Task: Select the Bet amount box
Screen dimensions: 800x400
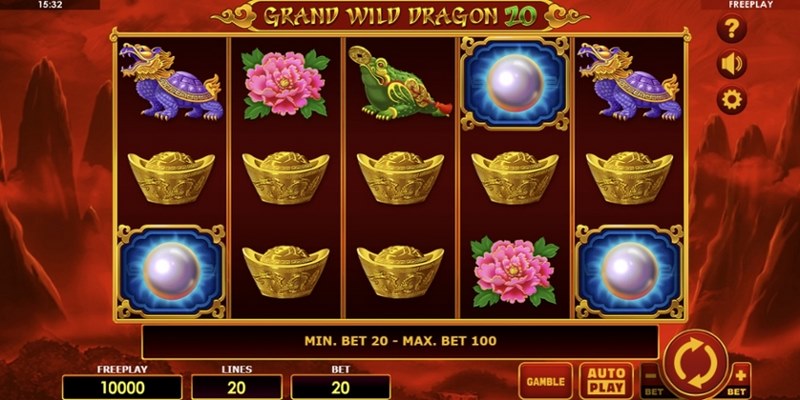Action: click(x=341, y=387)
